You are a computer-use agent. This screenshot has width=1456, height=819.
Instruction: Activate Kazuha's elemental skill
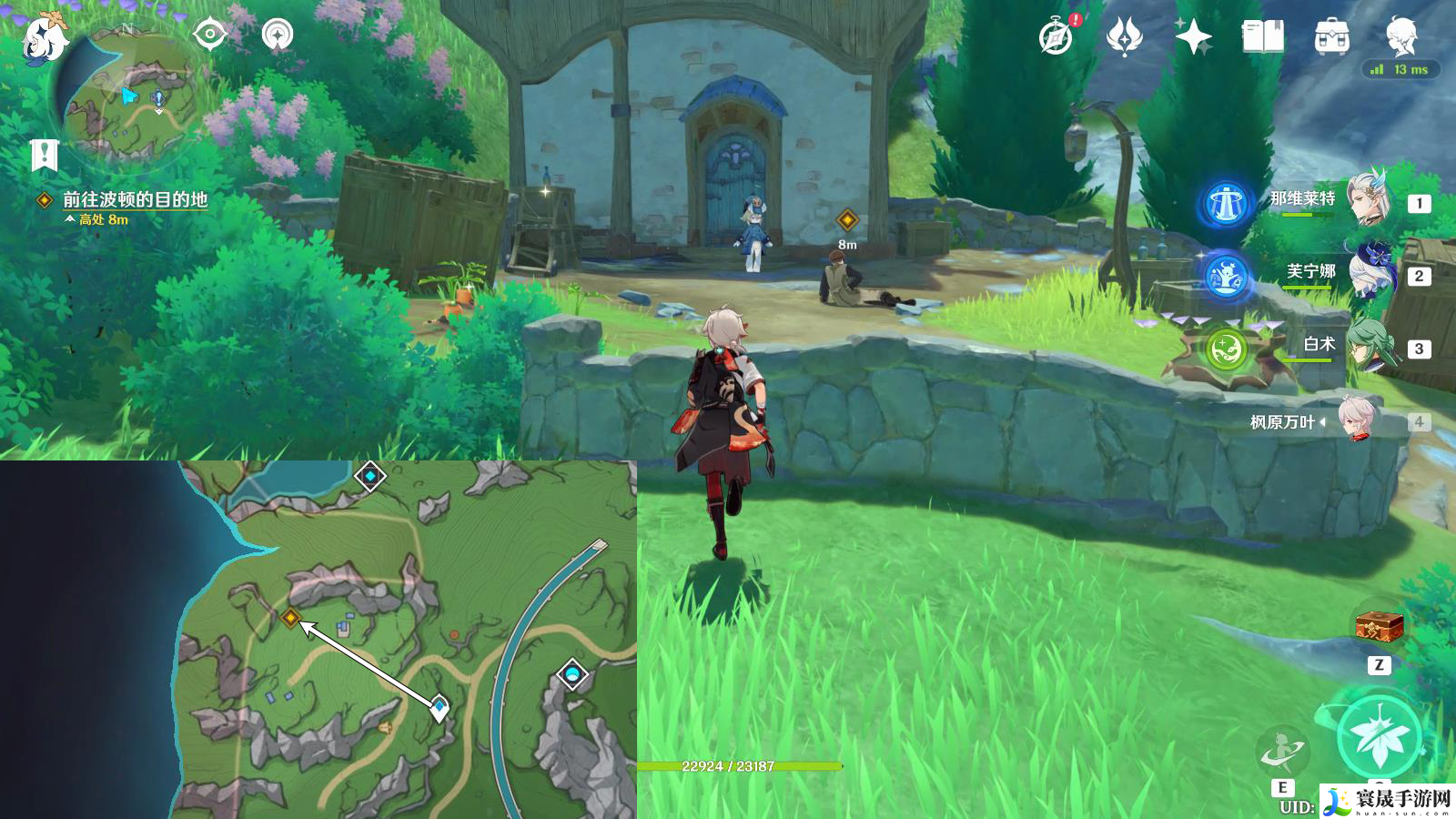pos(1283,752)
